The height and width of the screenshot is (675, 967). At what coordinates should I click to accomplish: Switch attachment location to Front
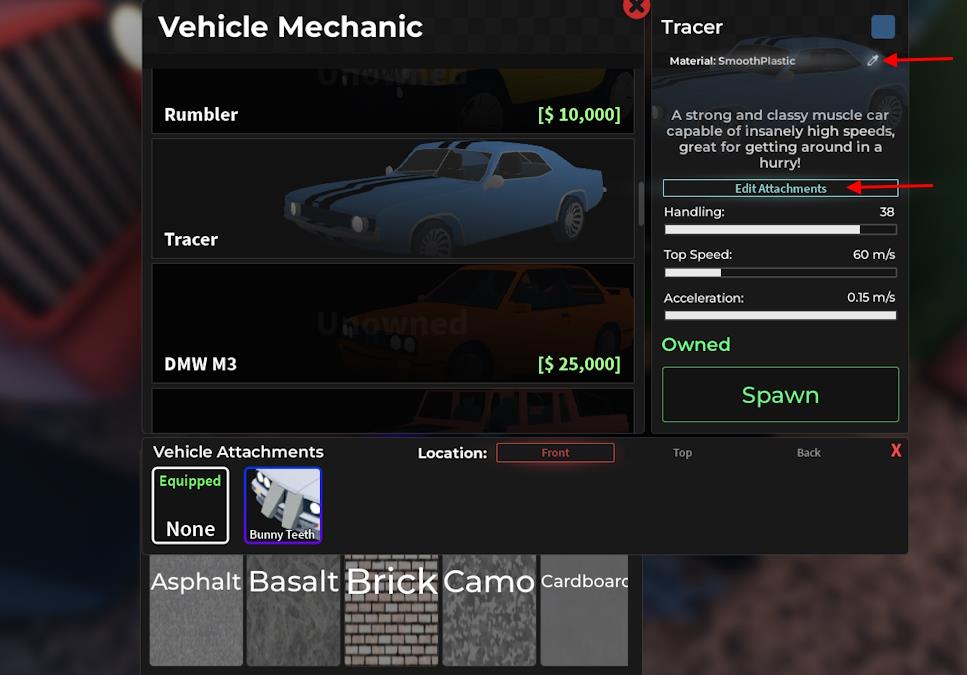pyautogui.click(x=555, y=453)
